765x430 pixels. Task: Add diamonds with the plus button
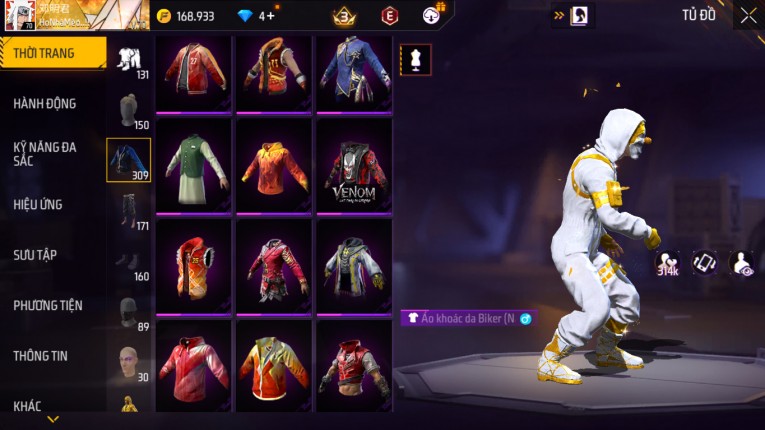(270, 16)
